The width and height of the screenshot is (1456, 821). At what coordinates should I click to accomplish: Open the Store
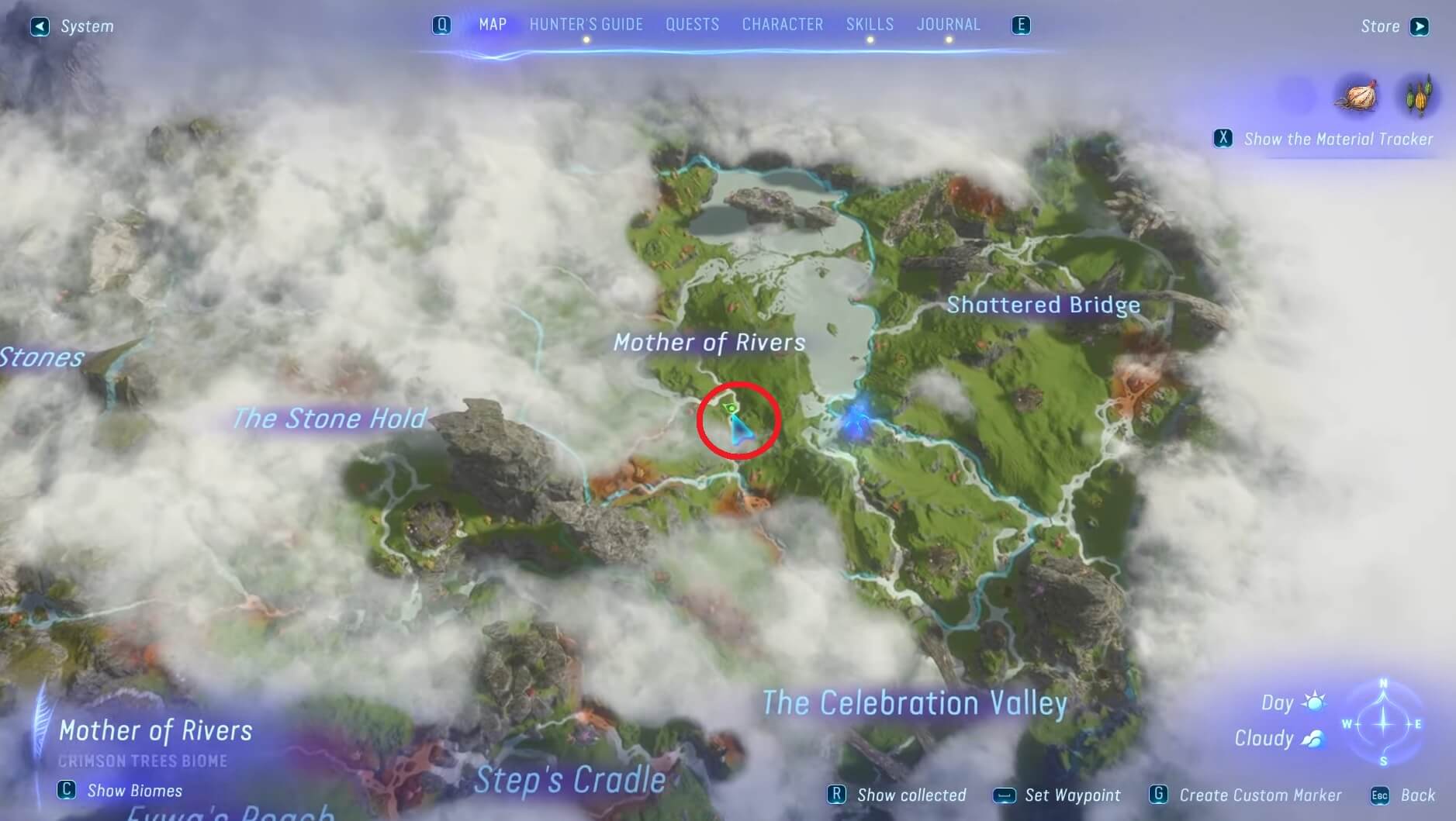(x=1418, y=26)
